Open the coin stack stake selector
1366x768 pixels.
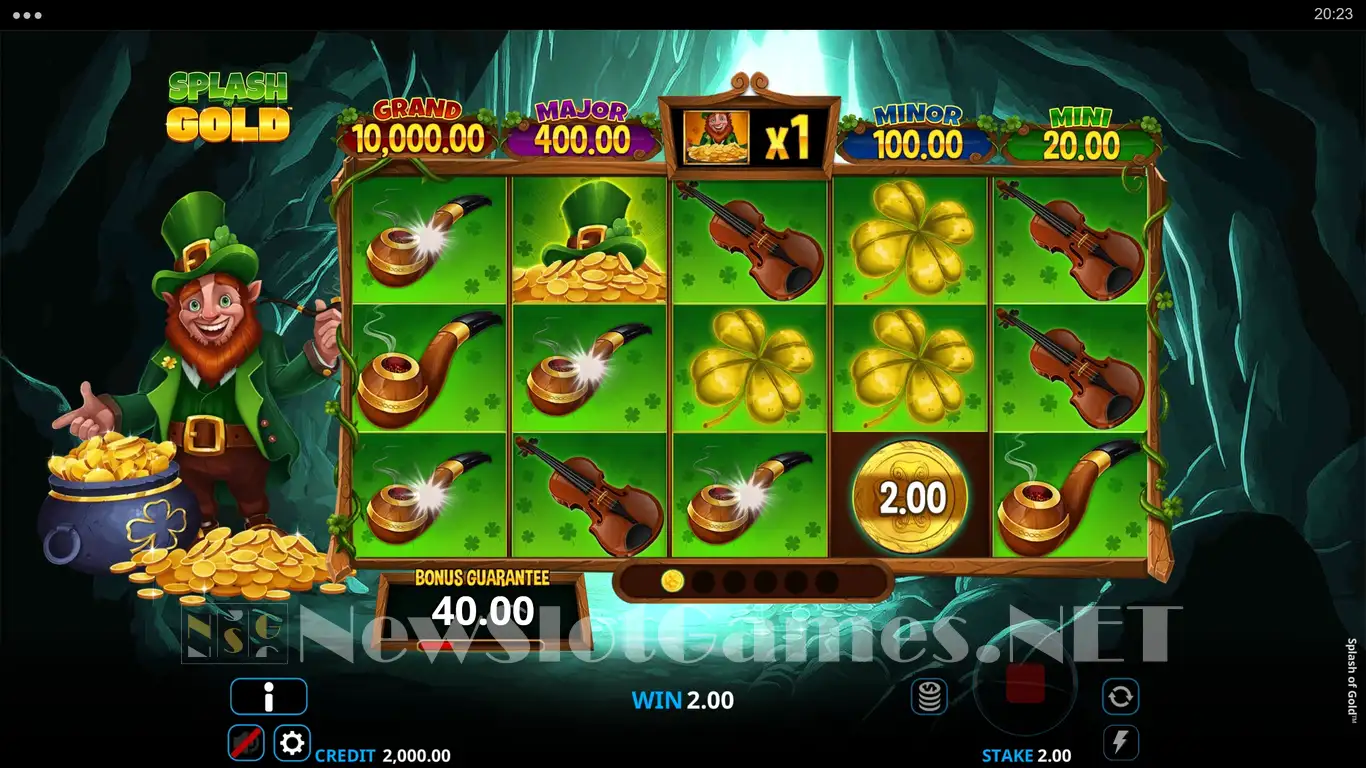coord(929,696)
